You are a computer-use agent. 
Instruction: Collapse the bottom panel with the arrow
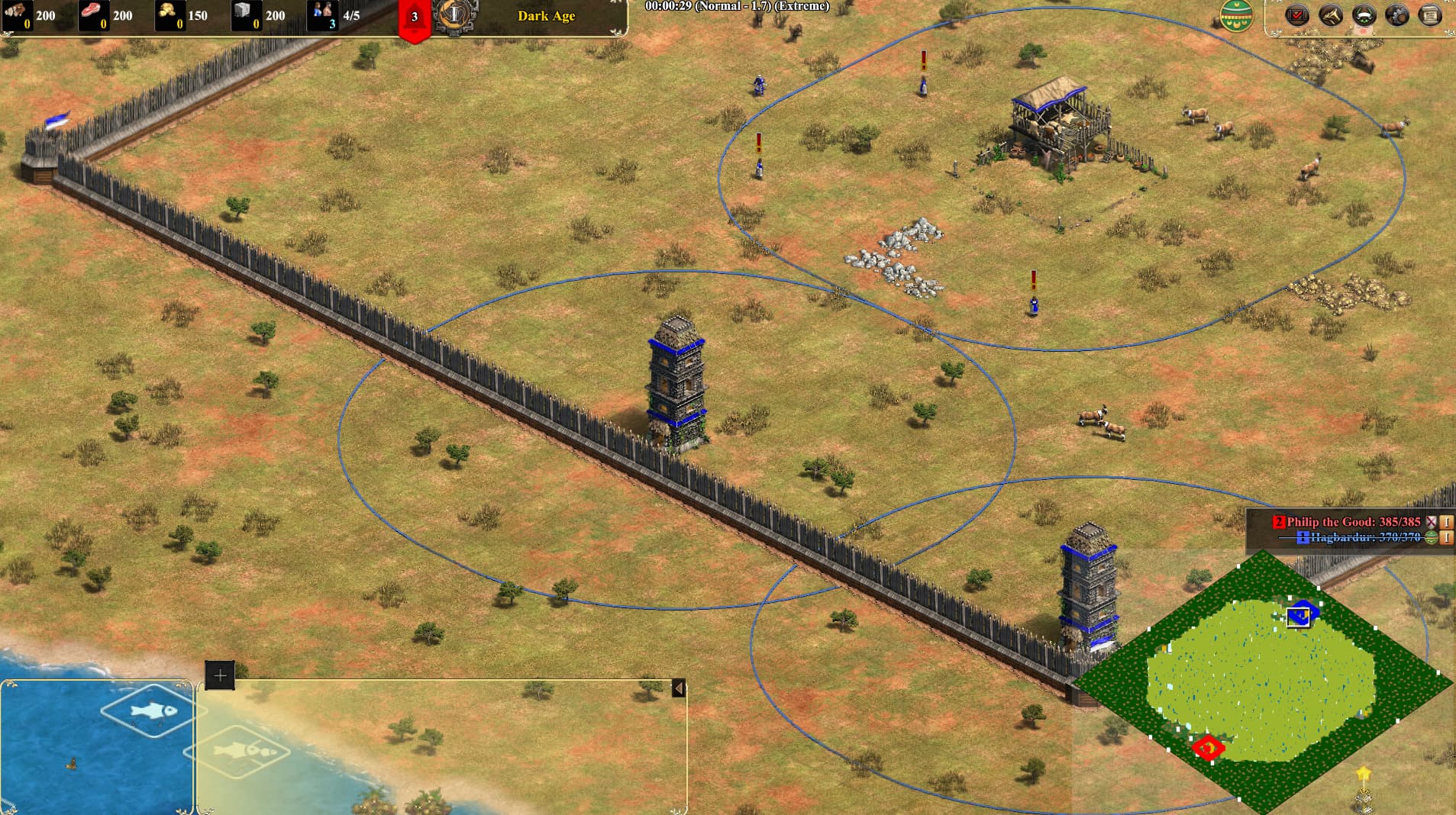click(x=678, y=688)
